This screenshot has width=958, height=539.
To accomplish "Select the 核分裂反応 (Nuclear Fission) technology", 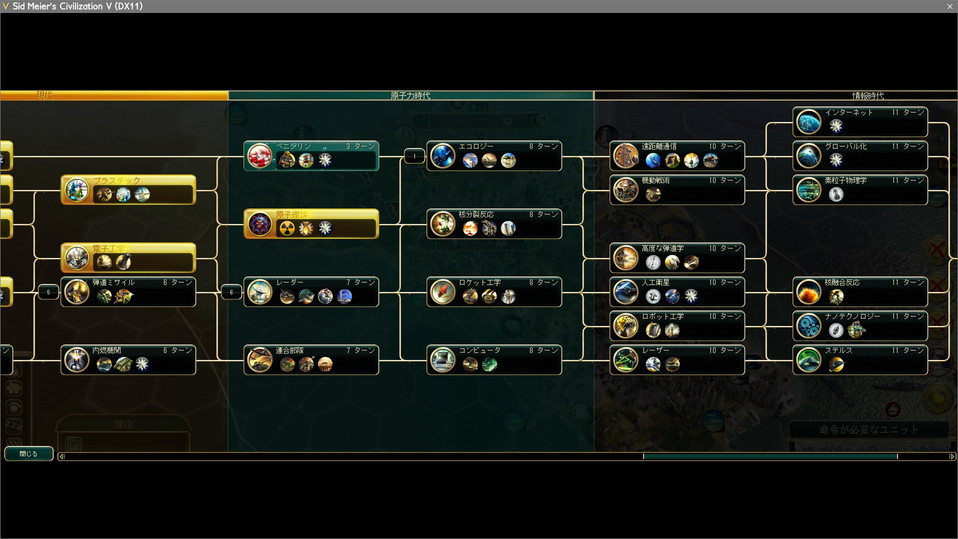I will (495, 224).
